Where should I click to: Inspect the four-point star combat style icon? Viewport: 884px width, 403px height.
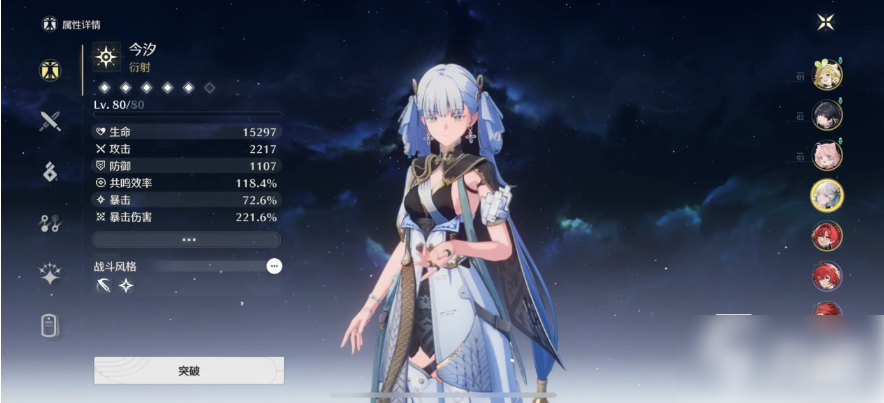coord(126,286)
